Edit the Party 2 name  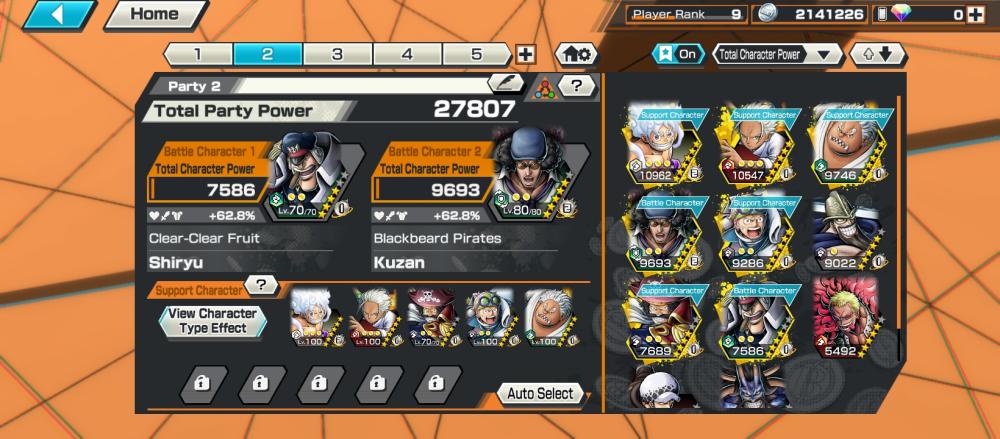pyautogui.click(x=506, y=85)
